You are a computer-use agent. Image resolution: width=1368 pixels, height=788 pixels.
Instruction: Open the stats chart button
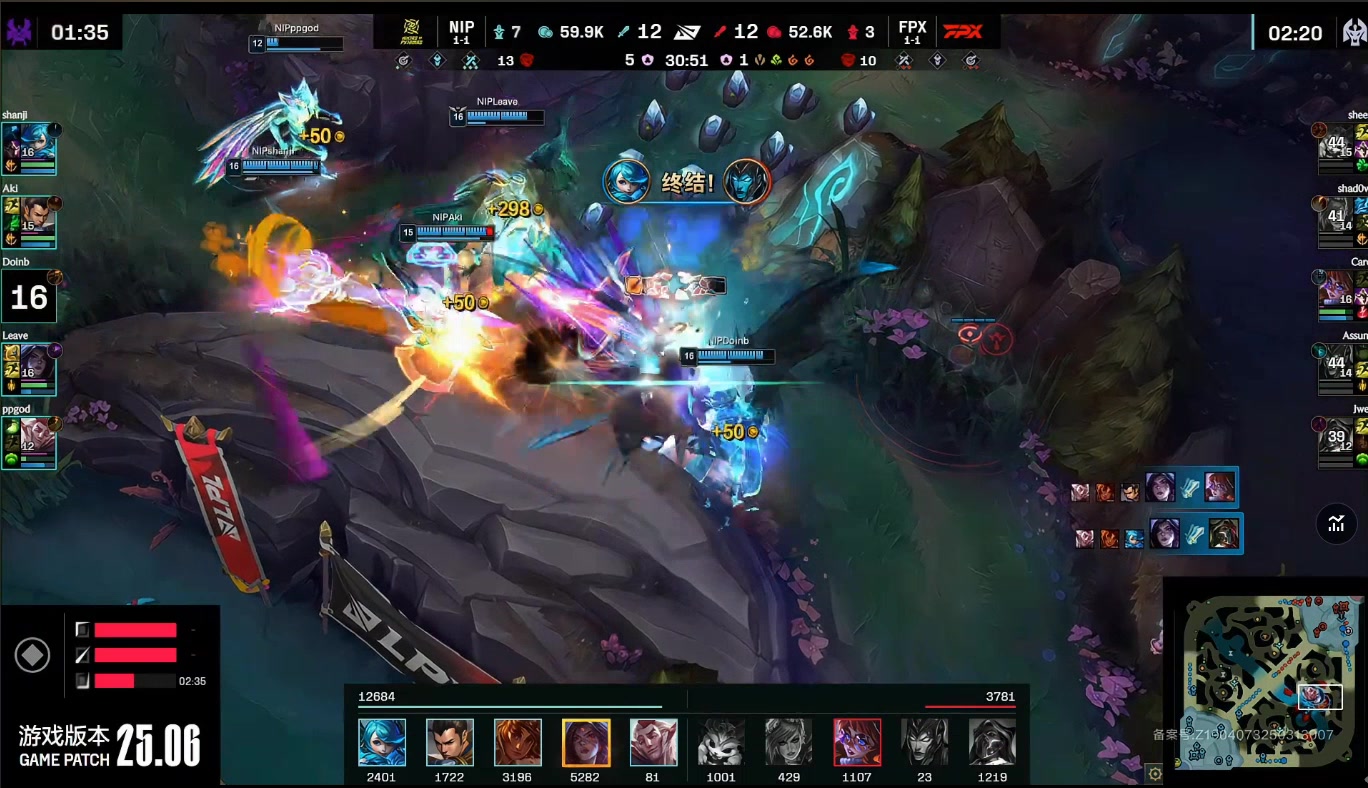[x=1336, y=522]
